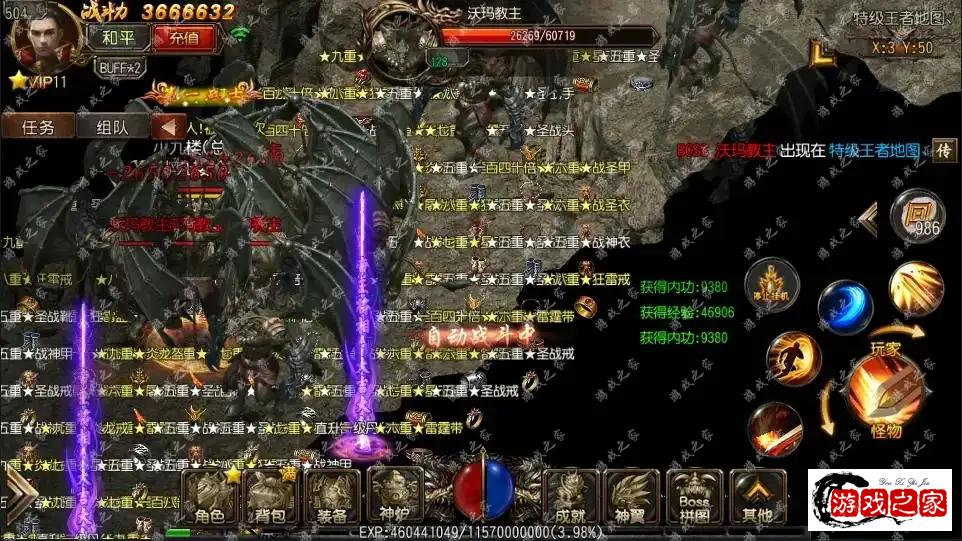
Task: Switch to the 任务 quest tab
Action: click(x=37, y=127)
